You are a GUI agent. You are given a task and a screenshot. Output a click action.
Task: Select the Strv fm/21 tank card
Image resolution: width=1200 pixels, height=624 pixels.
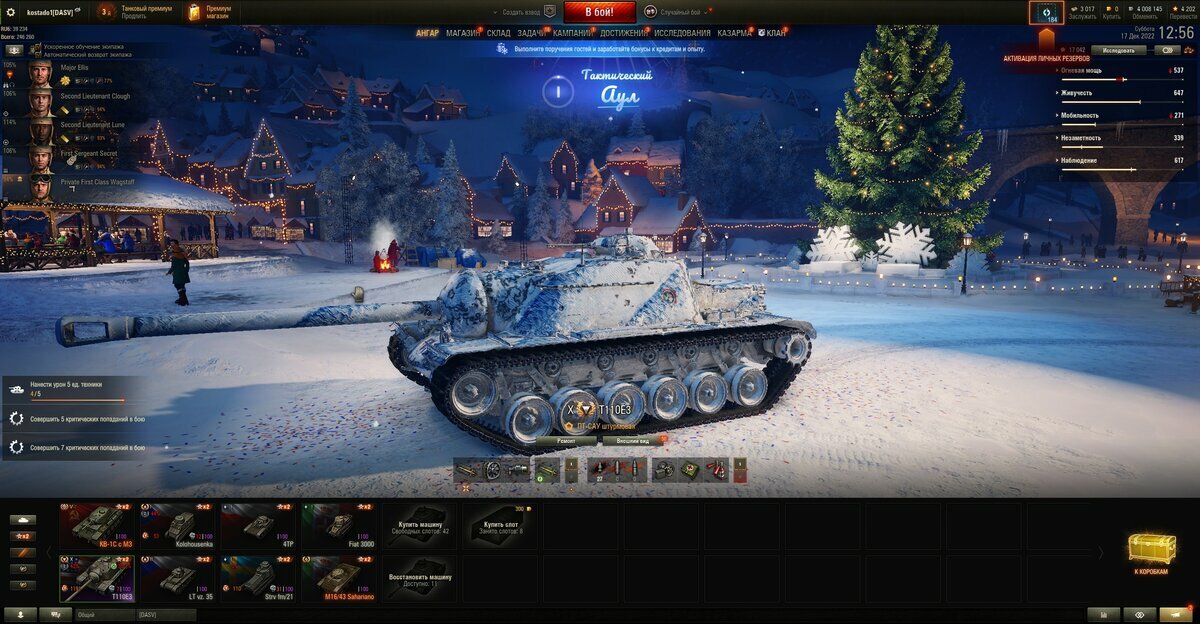pos(258,578)
